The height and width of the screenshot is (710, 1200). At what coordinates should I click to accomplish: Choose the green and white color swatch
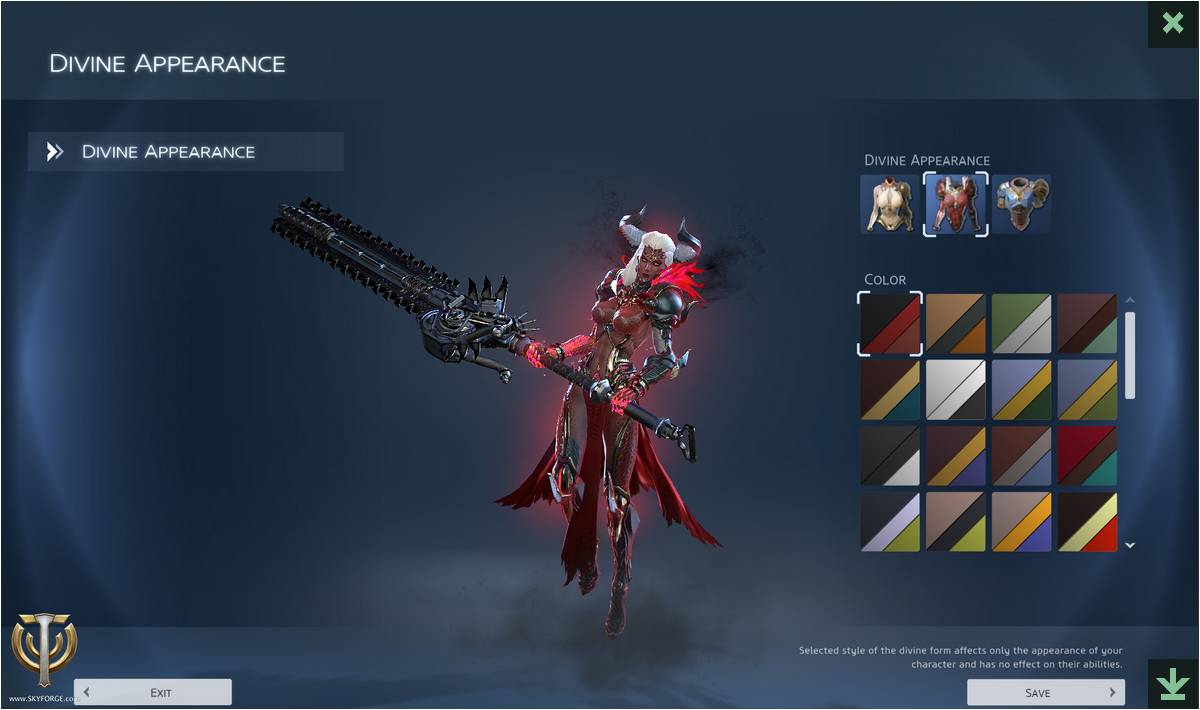pos(1021,324)
